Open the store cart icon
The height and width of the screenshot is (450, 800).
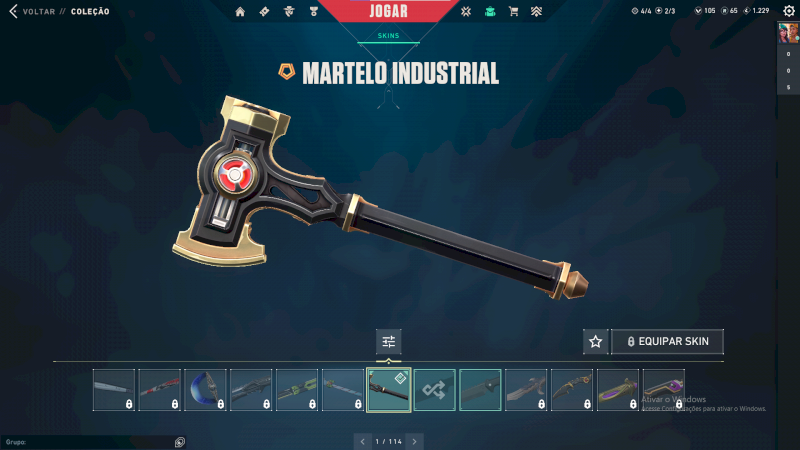pos(513,12)
